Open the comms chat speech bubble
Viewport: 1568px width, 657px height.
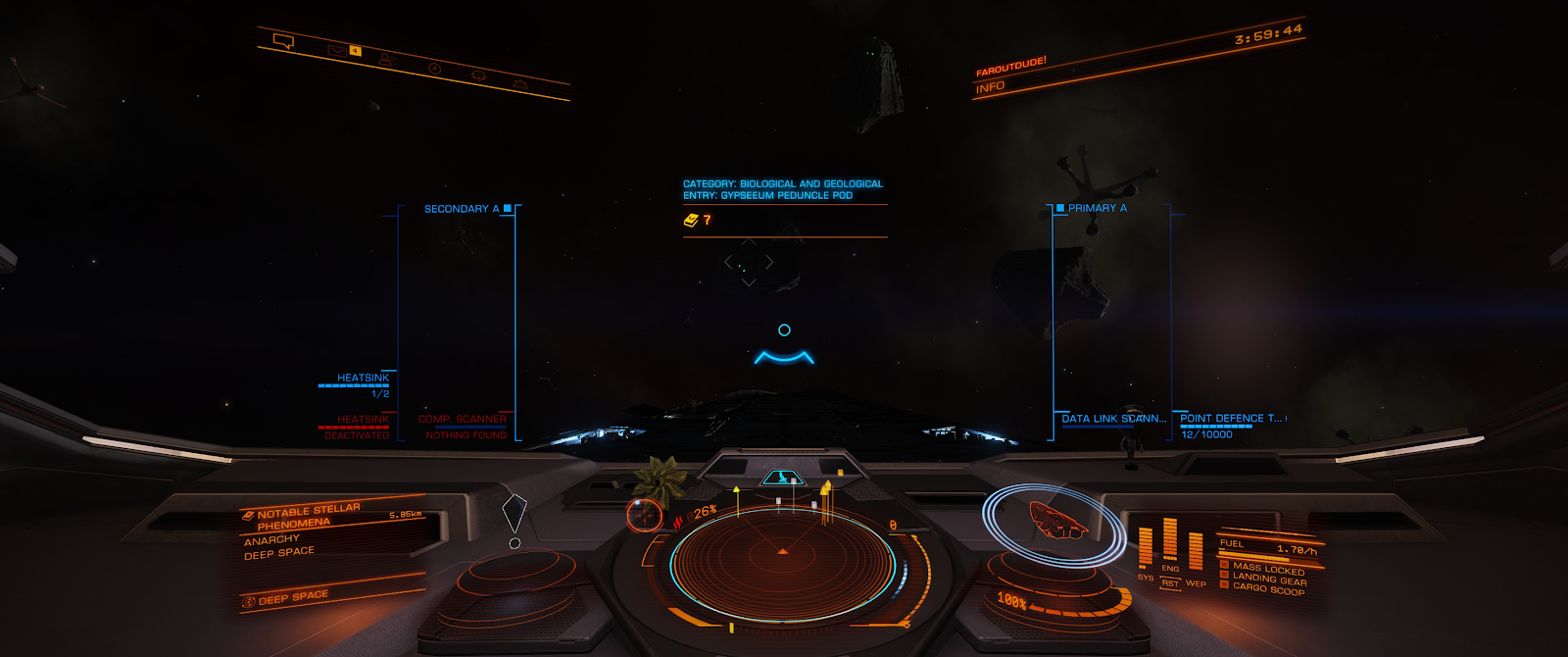point(283,41)
